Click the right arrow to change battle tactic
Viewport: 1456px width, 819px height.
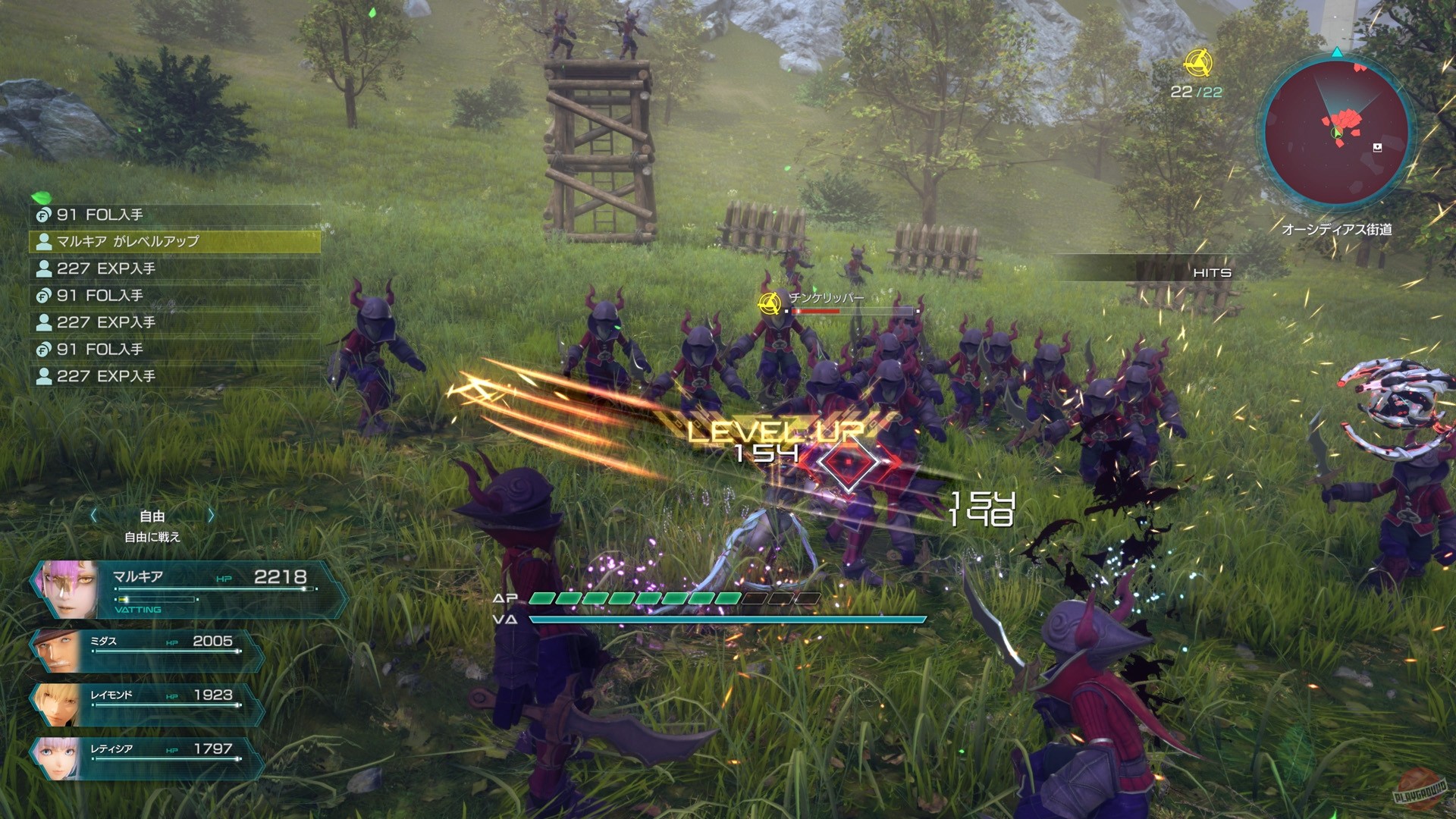pyautogui.click(x=210, y=516)
